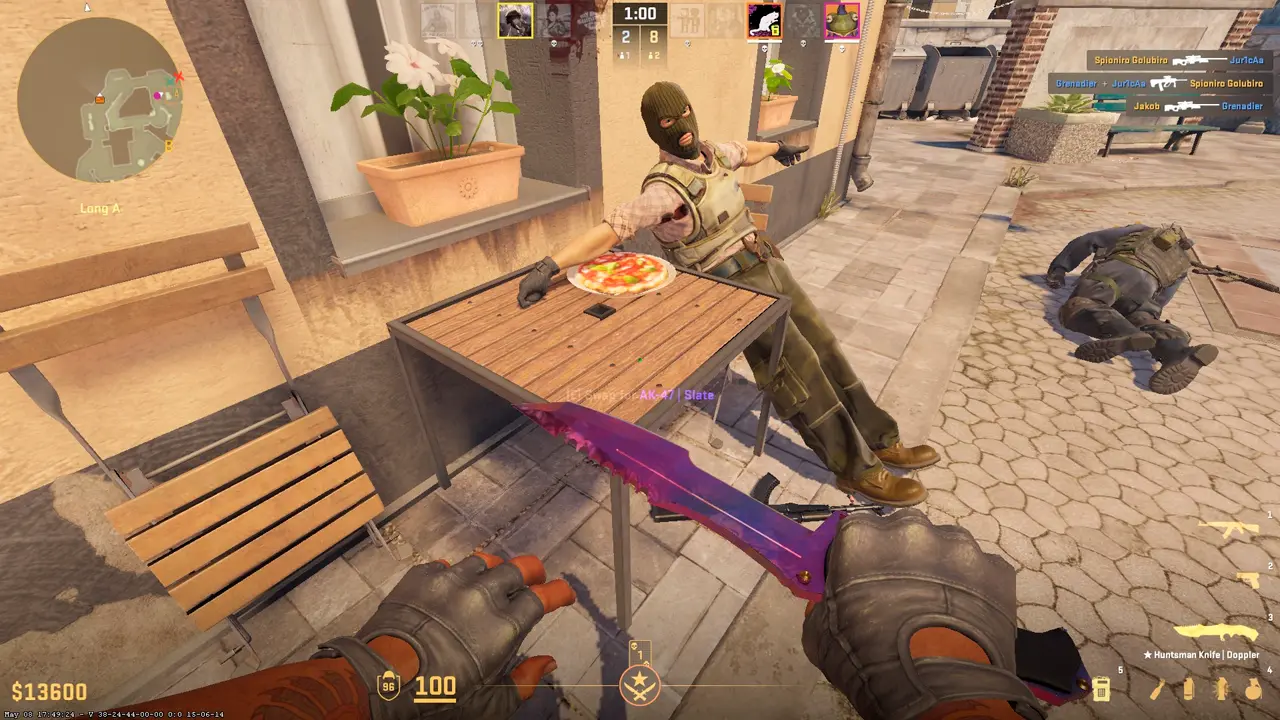This screenshot has height=720, width=1280.
Task: Click the yellow-framed soldier player avatar
Action: 515,21
